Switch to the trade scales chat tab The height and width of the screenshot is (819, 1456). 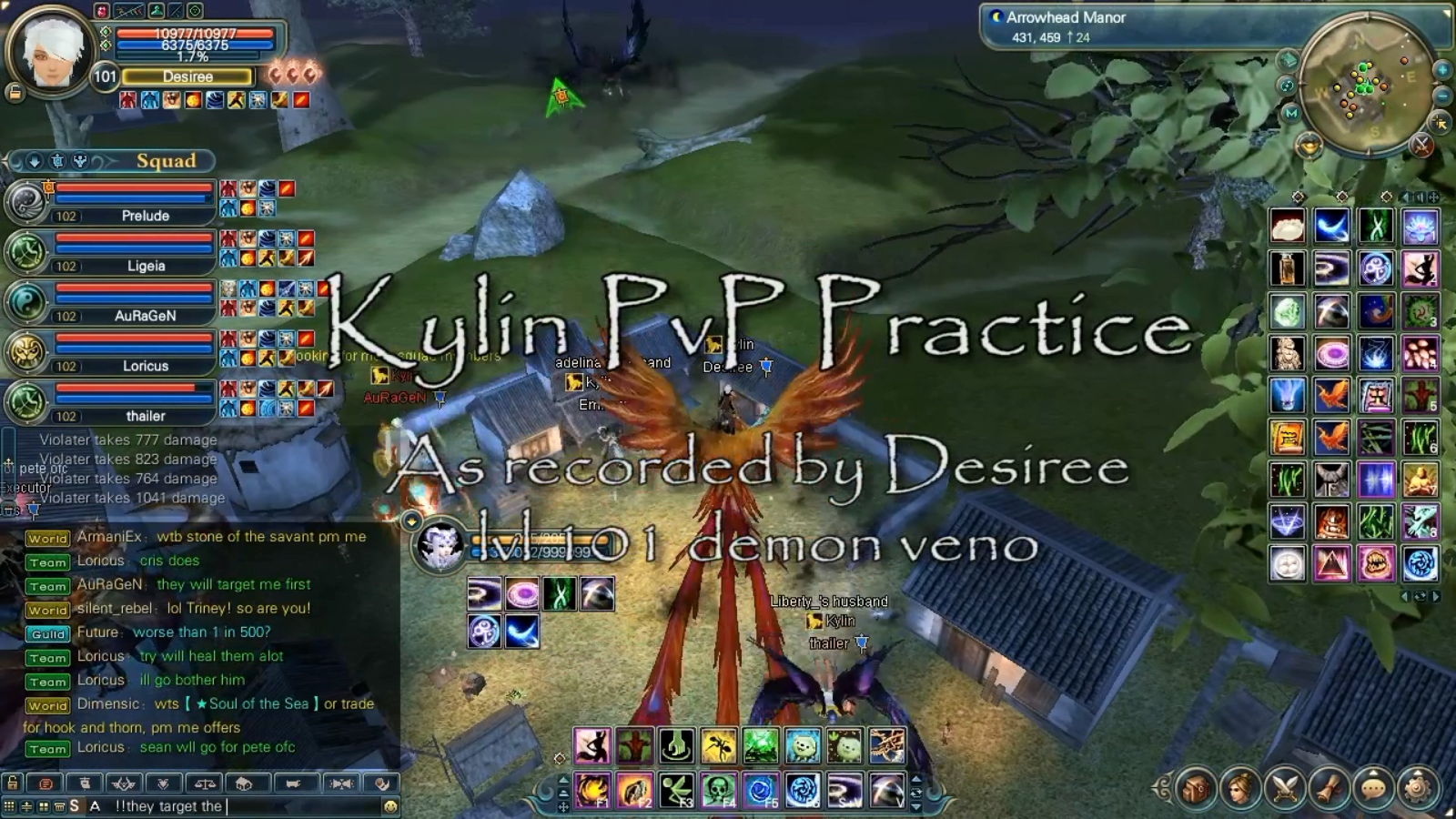[x=206, y=784]
